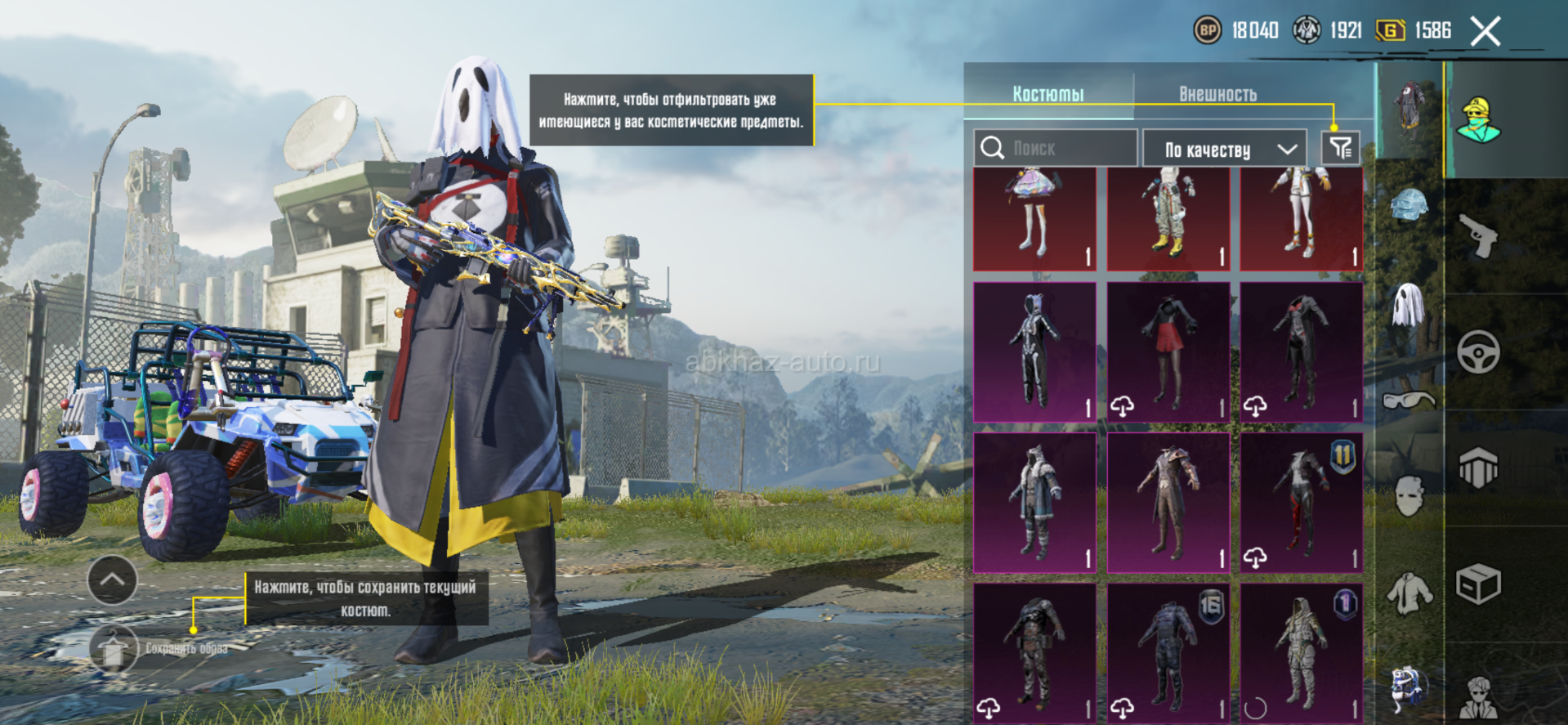Open the box crate category
This screenshot has width=1568, height=725.
1478,584
